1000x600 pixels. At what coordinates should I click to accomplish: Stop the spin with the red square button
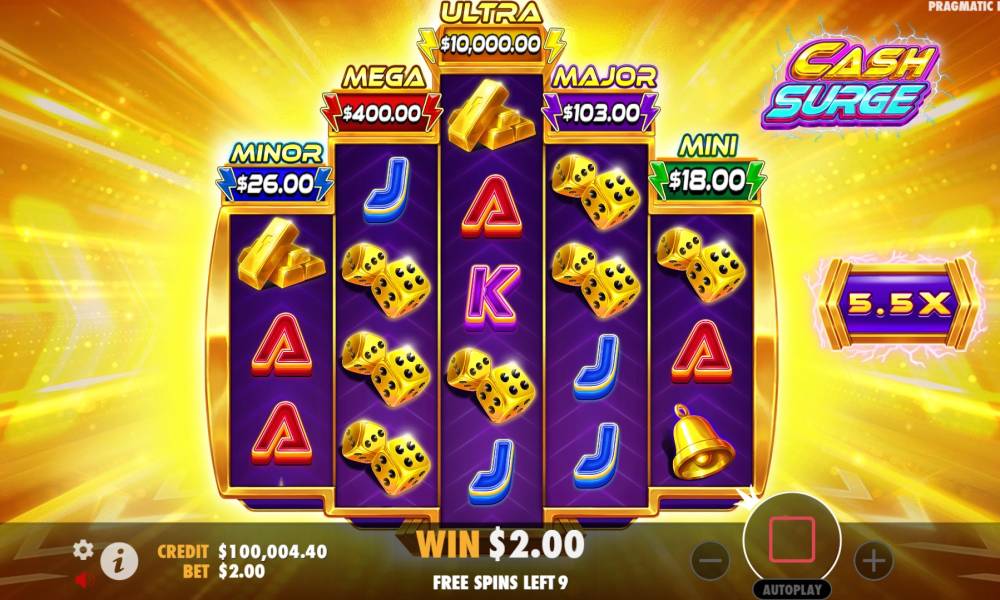(x=791, y=539)
